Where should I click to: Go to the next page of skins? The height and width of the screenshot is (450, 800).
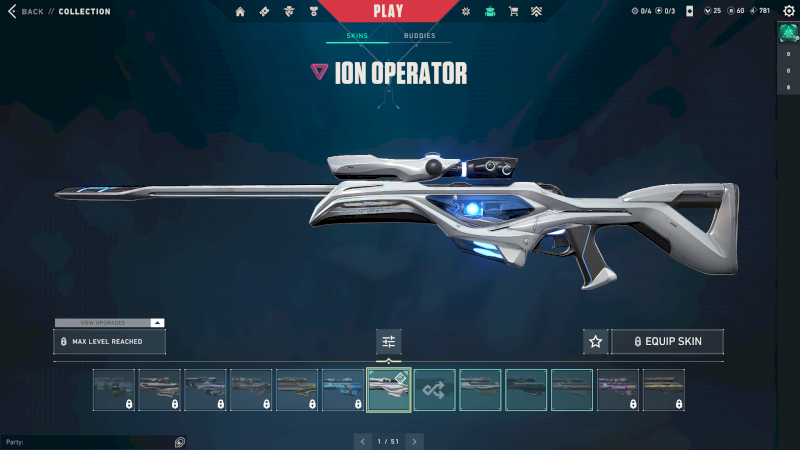click(x=415, y=441)
